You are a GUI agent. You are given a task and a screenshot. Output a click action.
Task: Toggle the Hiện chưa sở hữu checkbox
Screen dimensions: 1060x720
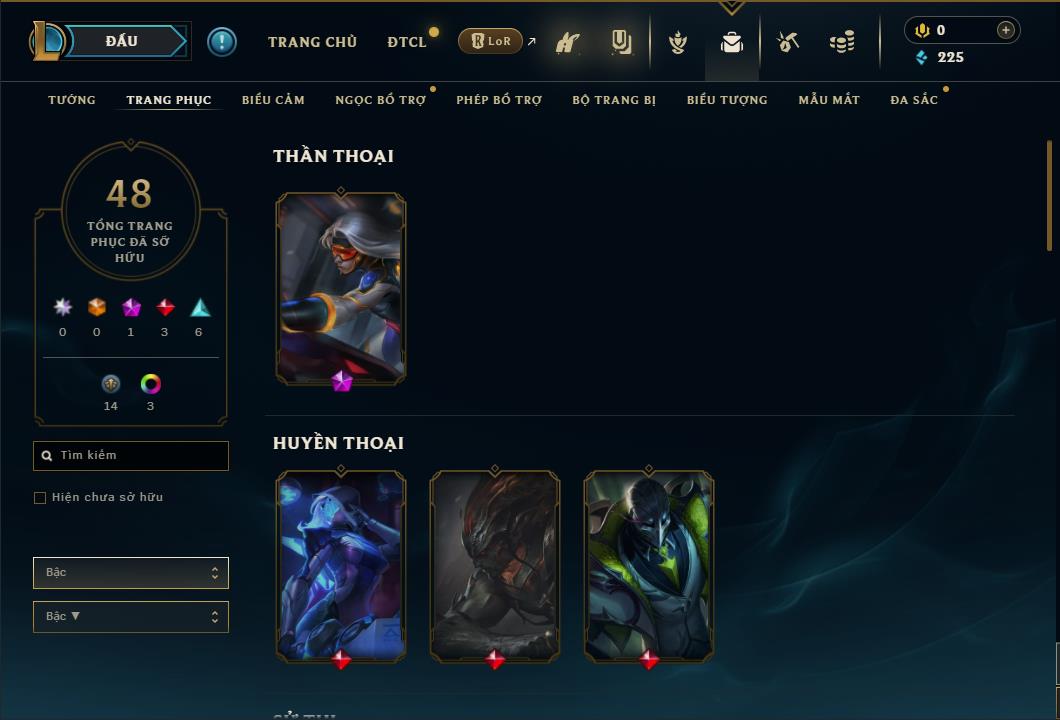40,498
